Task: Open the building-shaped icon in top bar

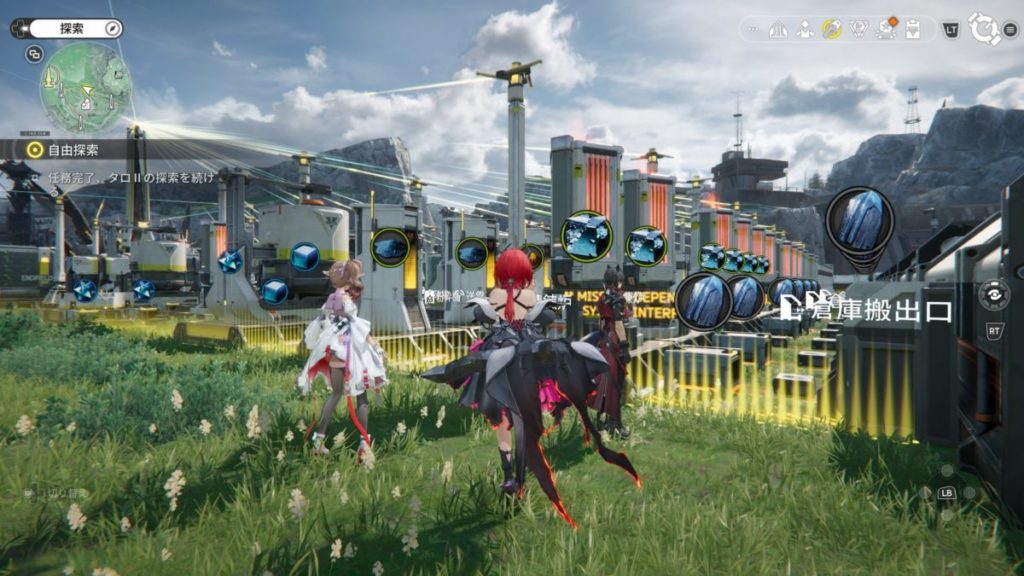Action: (x=778, y=29)
